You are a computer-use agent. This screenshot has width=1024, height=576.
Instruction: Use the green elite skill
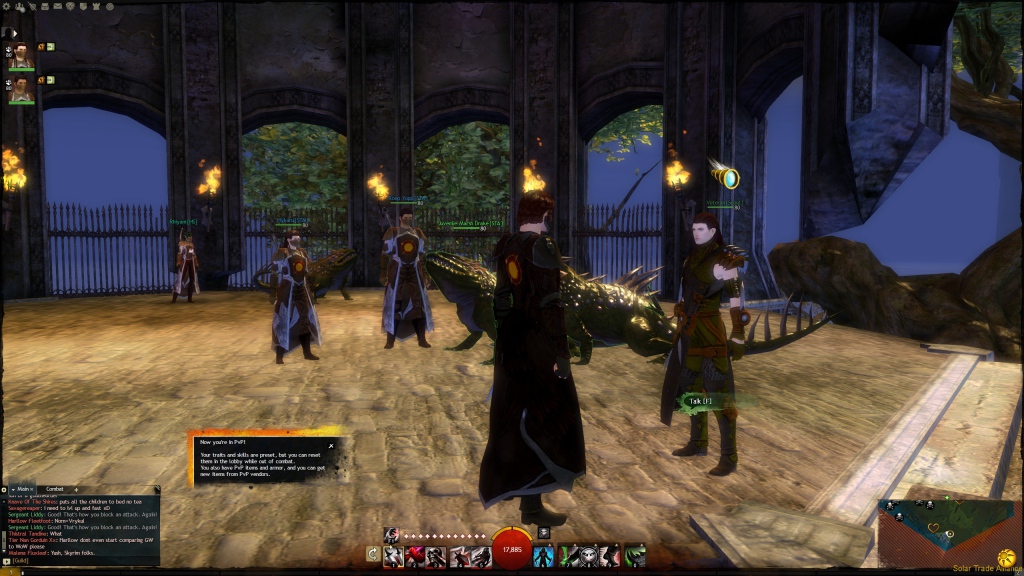(635, 555)
